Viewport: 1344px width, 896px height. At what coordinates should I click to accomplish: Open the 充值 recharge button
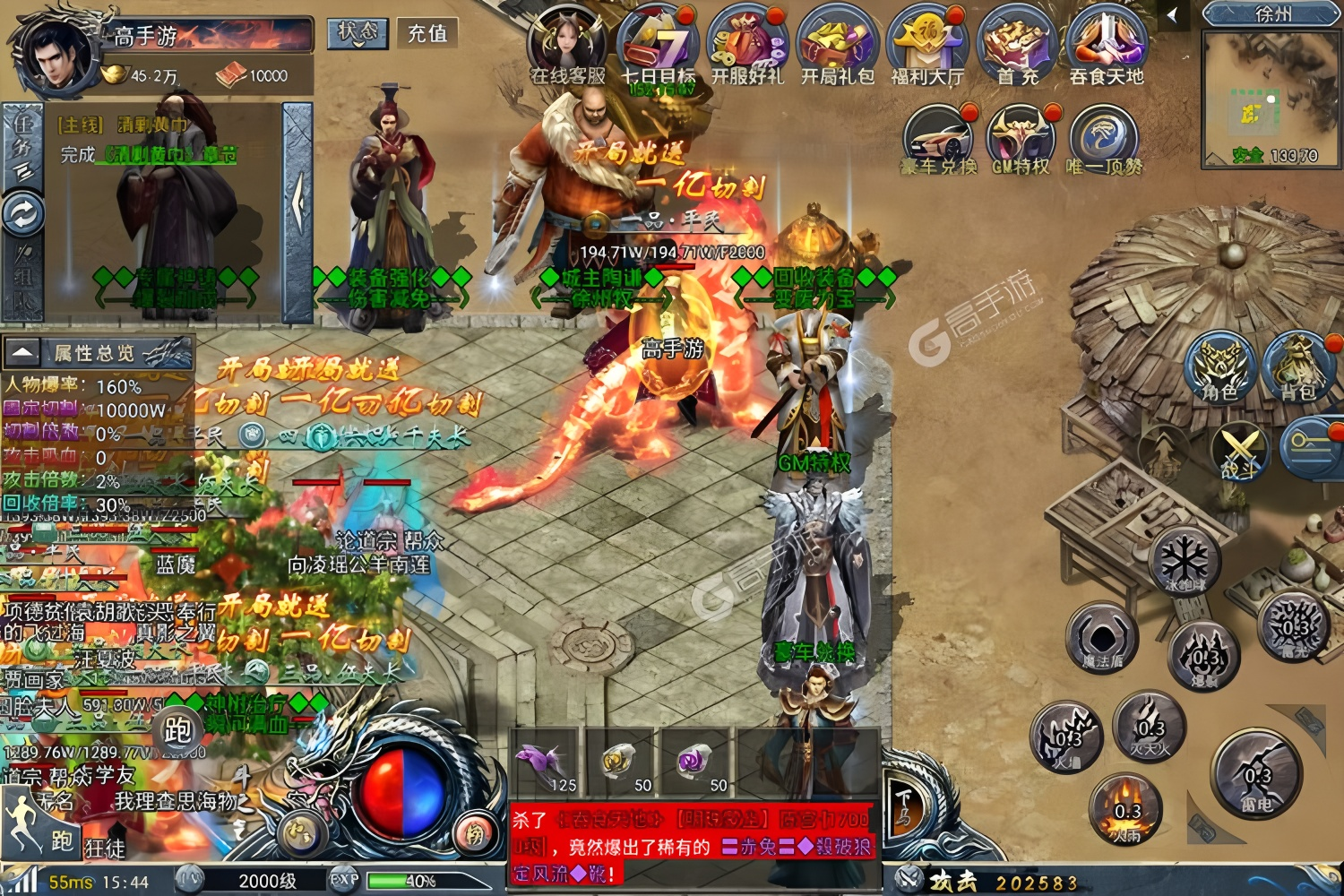point(426,33)
